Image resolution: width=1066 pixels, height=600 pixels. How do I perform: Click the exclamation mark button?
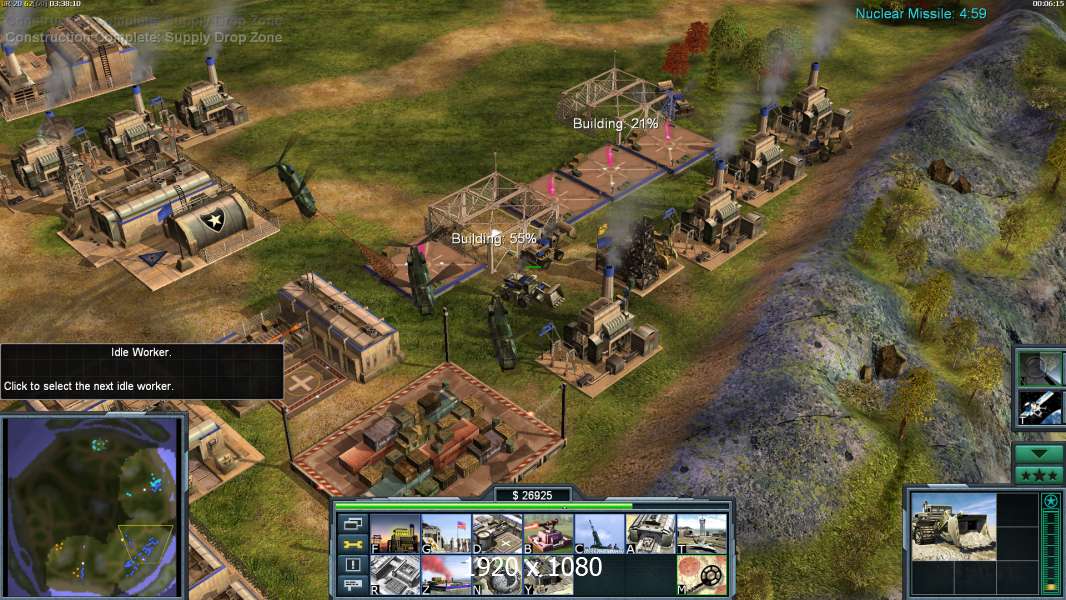click(x=352, y=565)
